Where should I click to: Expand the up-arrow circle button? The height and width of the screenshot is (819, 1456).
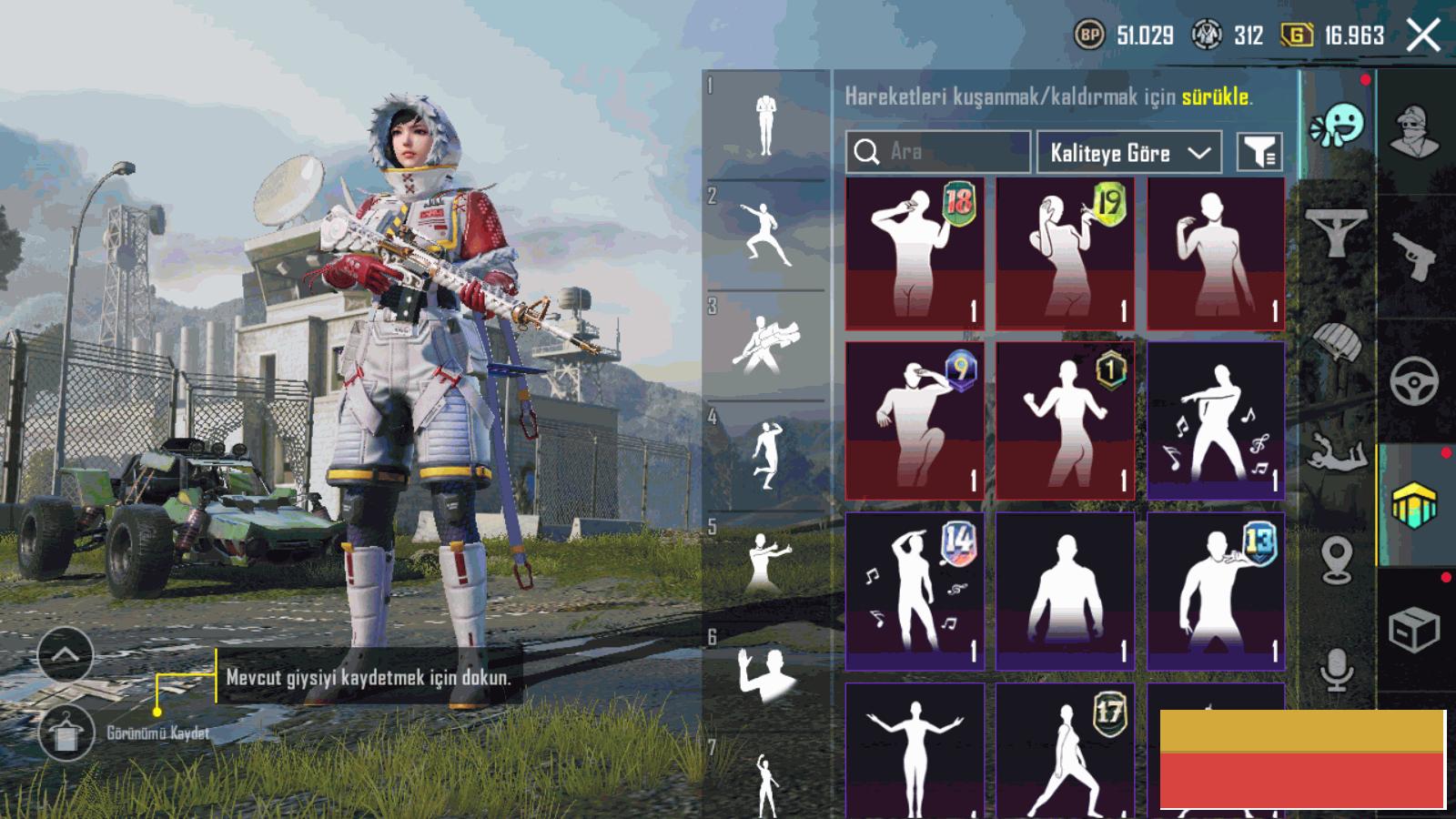pos(66,654)
